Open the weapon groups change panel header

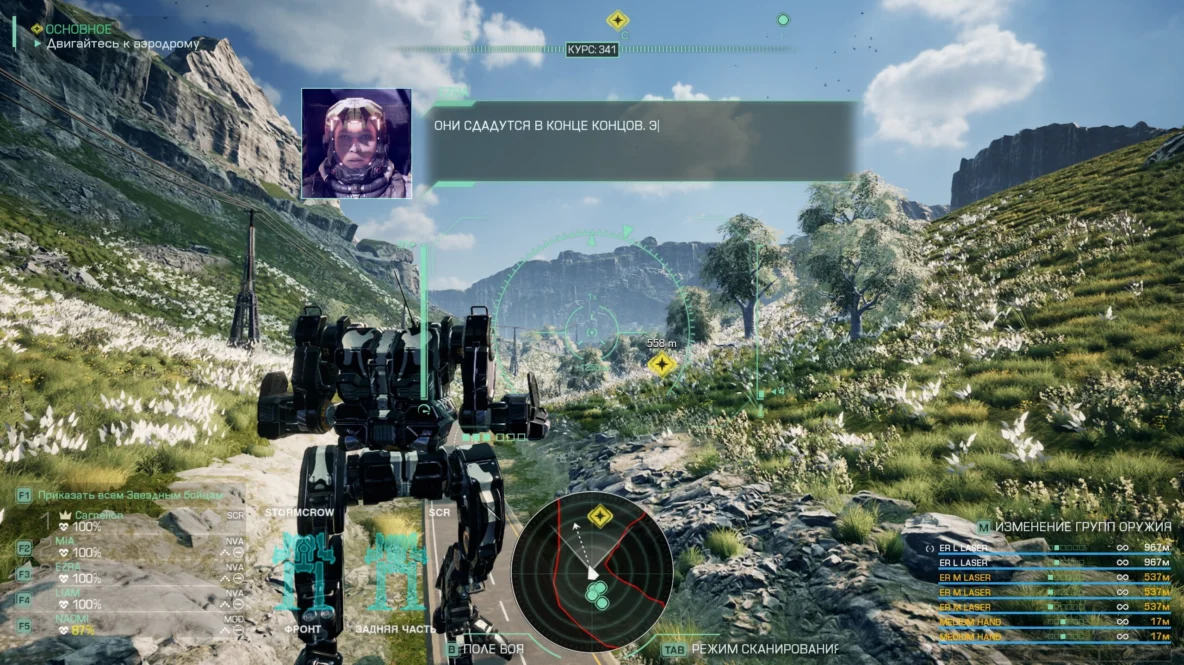click(x=1074, y=526)
